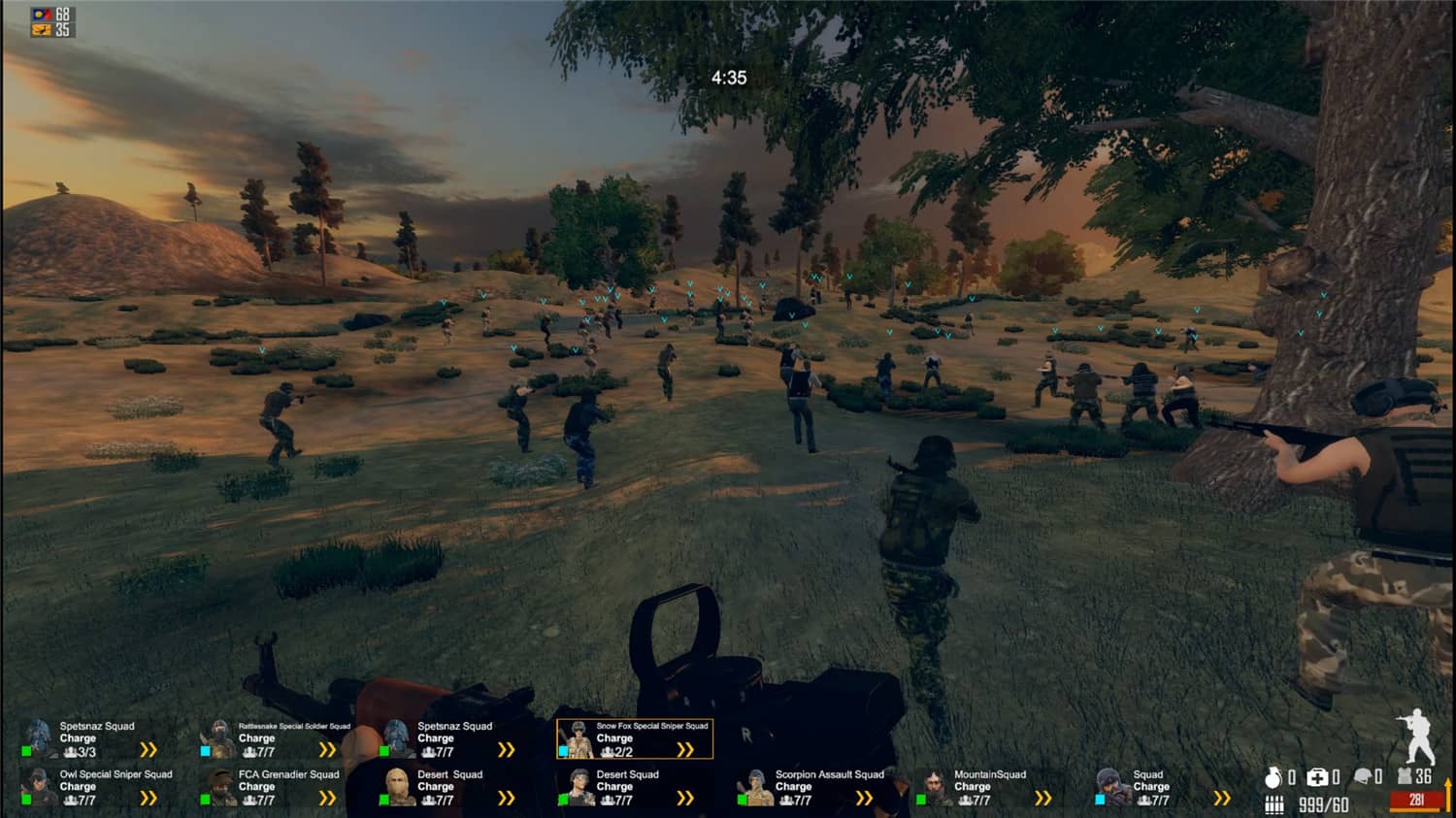Select the medkit icon near the ammo counter
The image size is (1456, 818).
coord(1316,776)
